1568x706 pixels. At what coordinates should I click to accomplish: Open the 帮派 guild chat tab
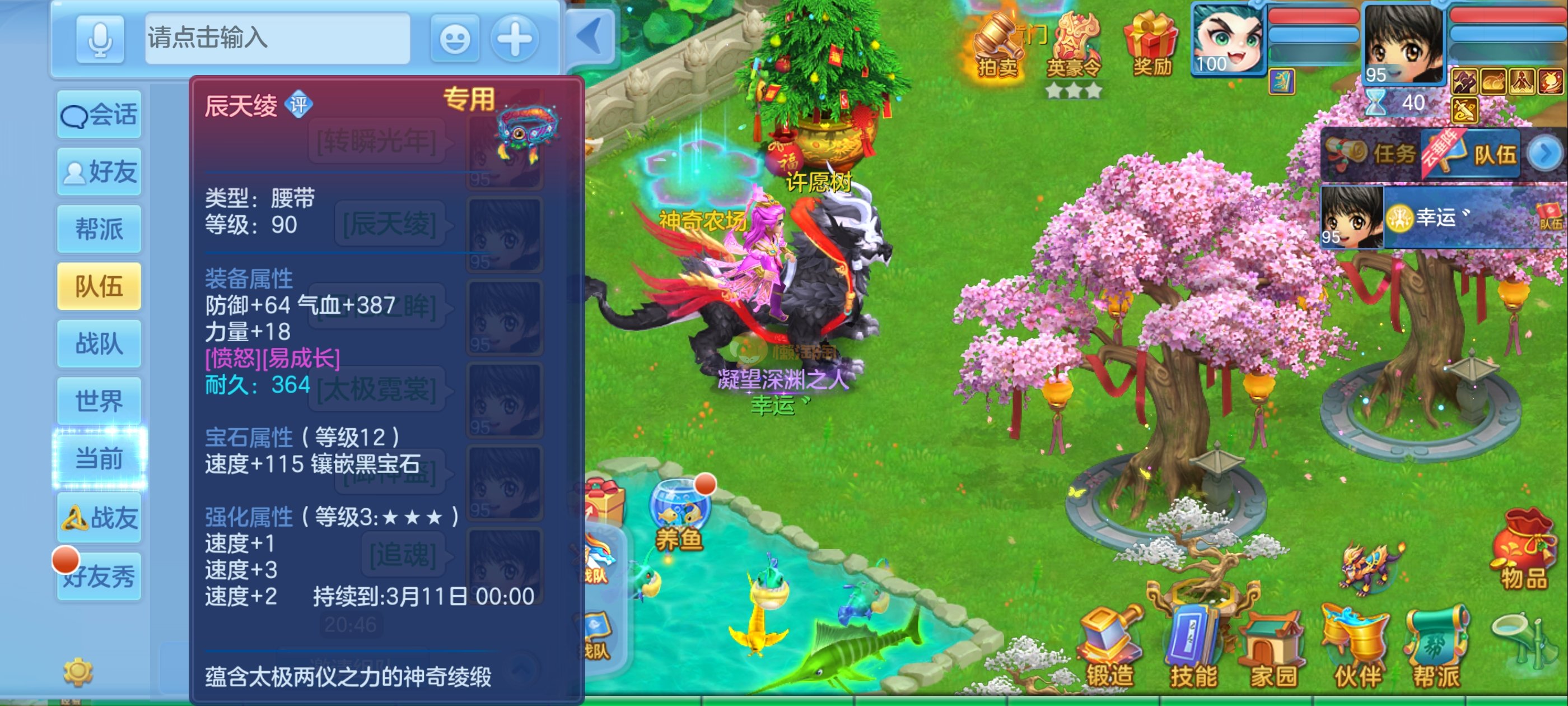99,229
